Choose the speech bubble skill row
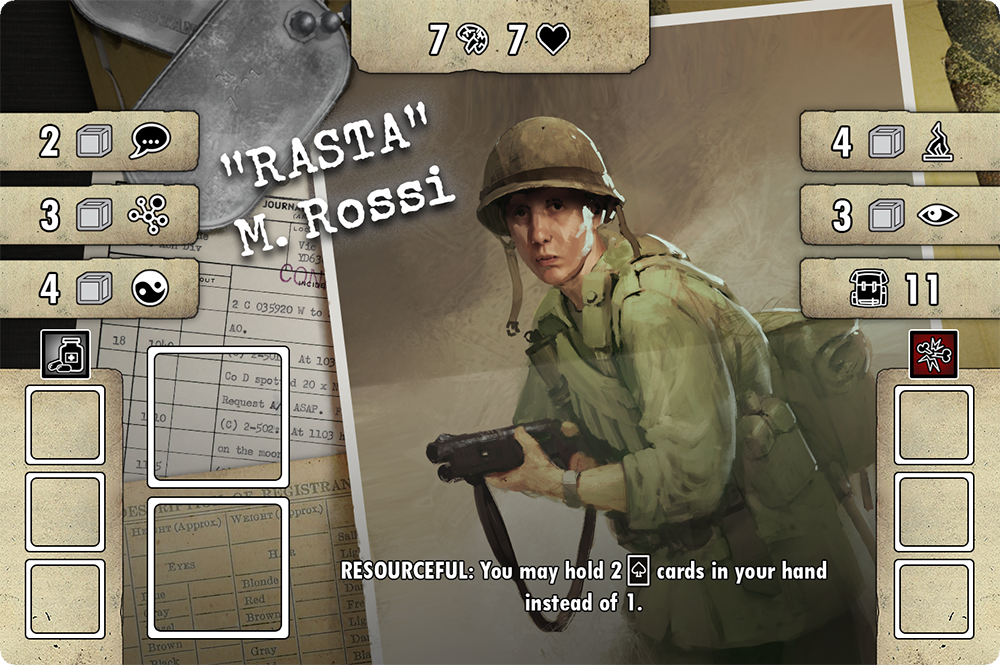 [x=100, y=141]
